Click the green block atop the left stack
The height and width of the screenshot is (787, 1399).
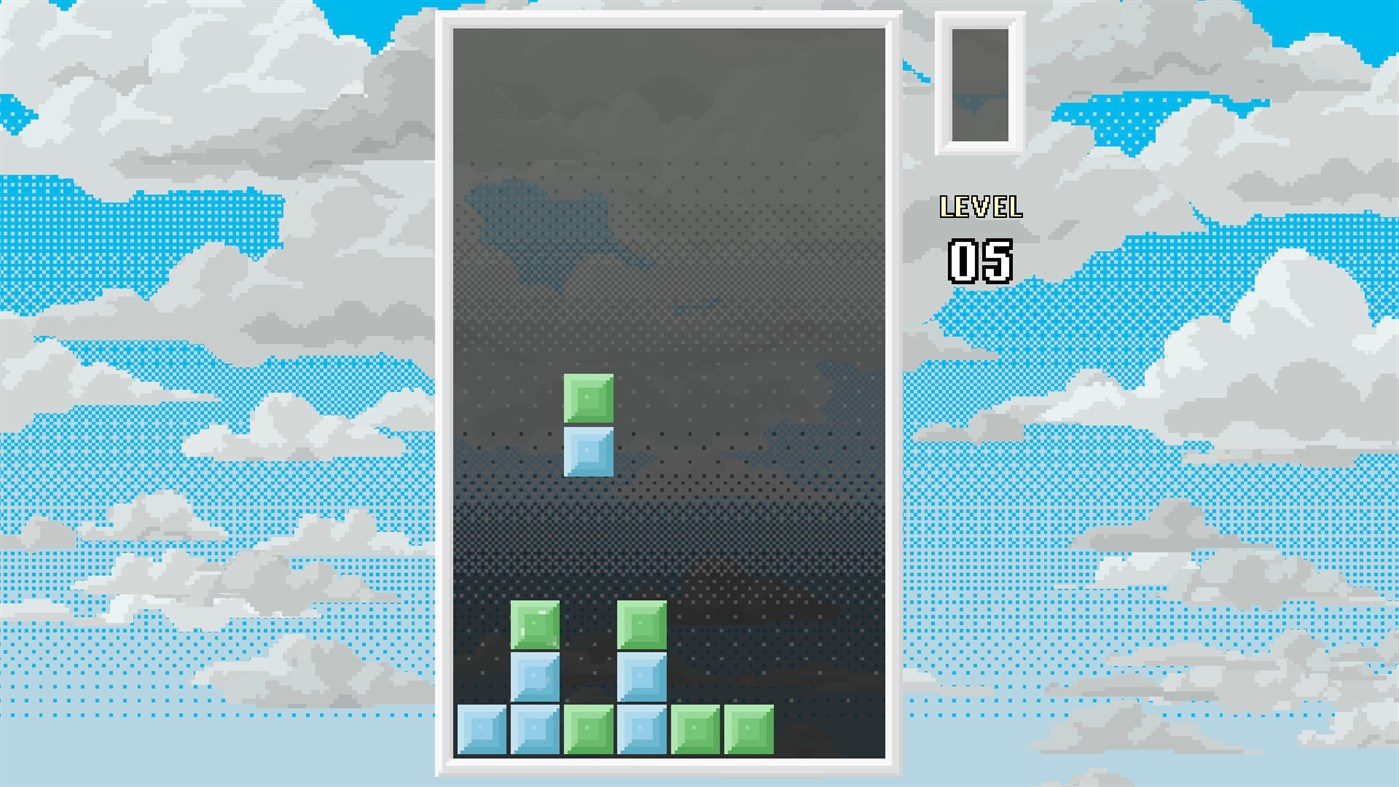(x=536, y=623)
